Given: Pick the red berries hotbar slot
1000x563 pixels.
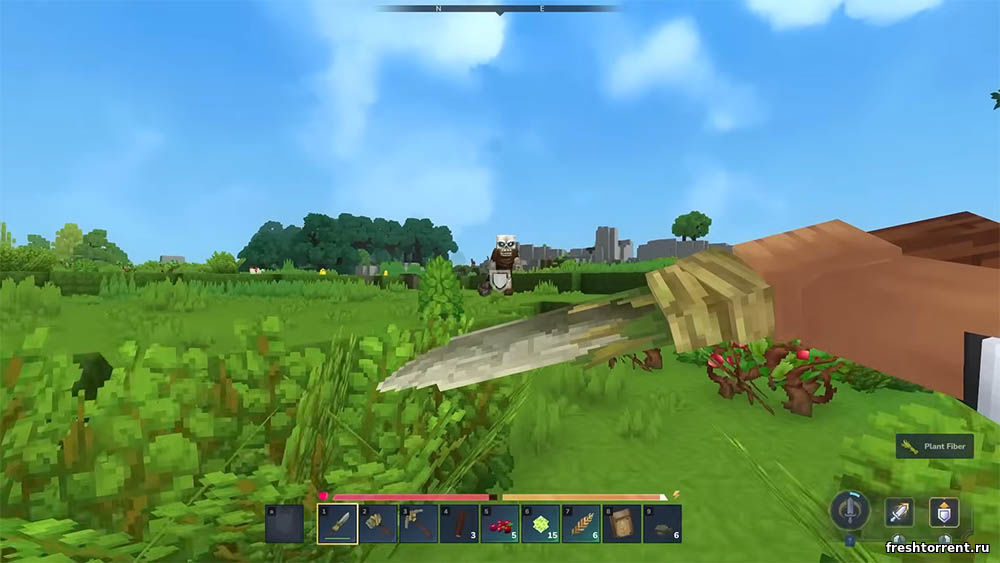Looking at the screenshot, I should click(x=500, y=523).
